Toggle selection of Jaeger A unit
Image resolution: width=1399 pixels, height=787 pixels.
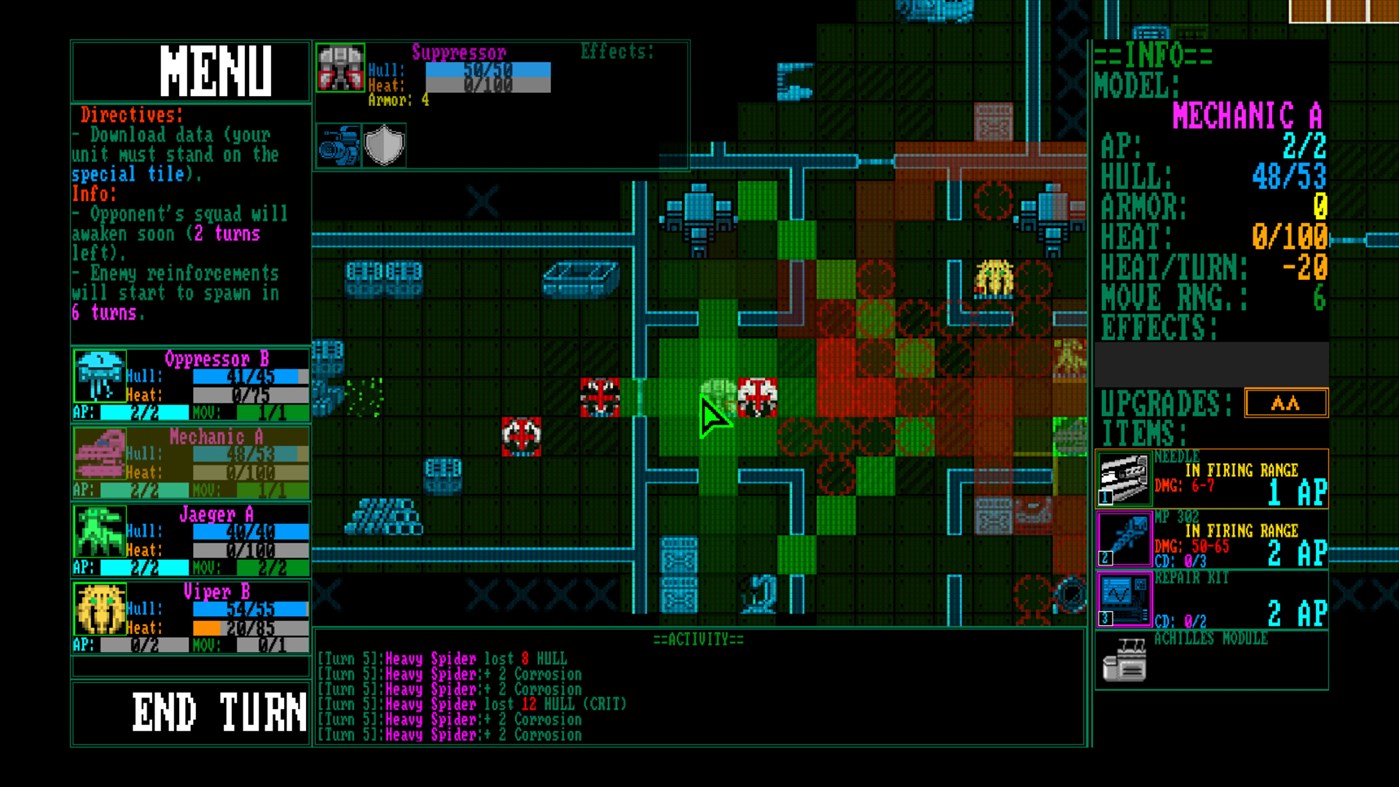(190, 533)
